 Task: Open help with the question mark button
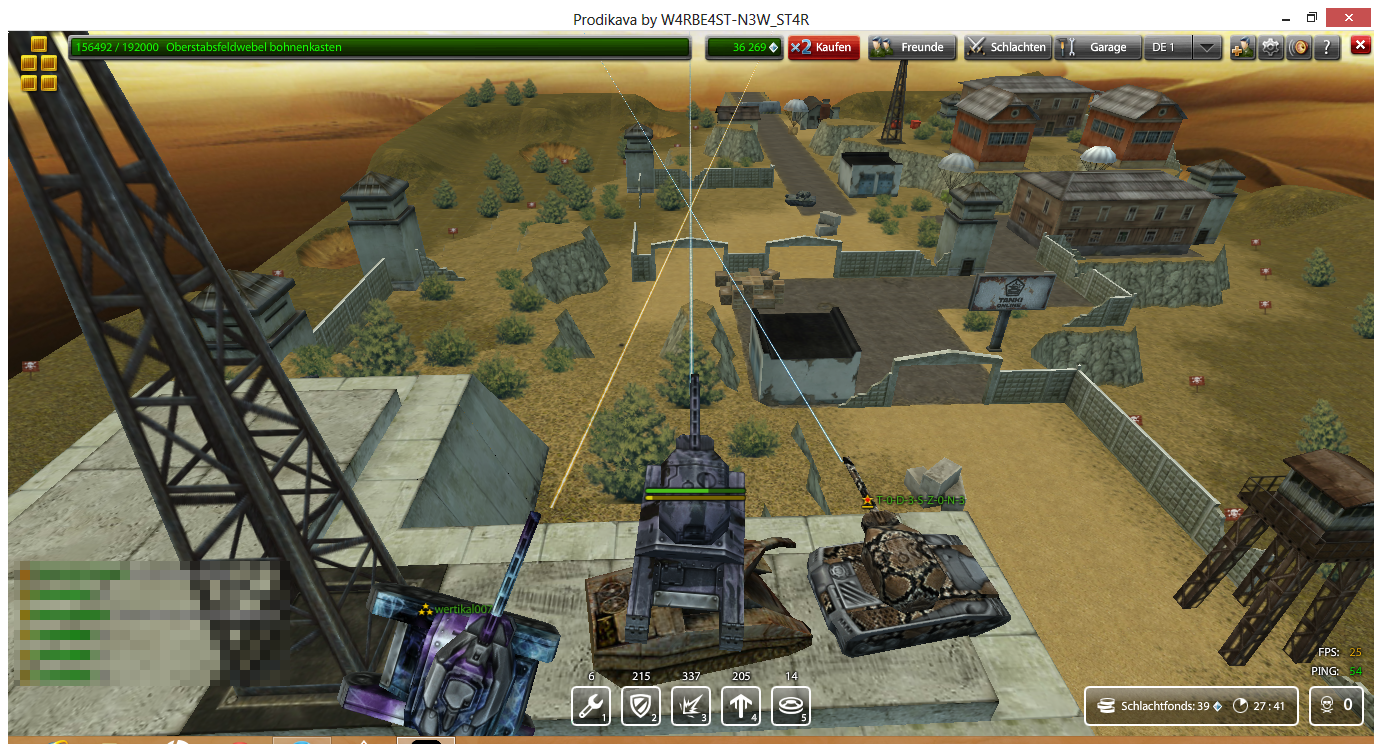point(1326,47)
